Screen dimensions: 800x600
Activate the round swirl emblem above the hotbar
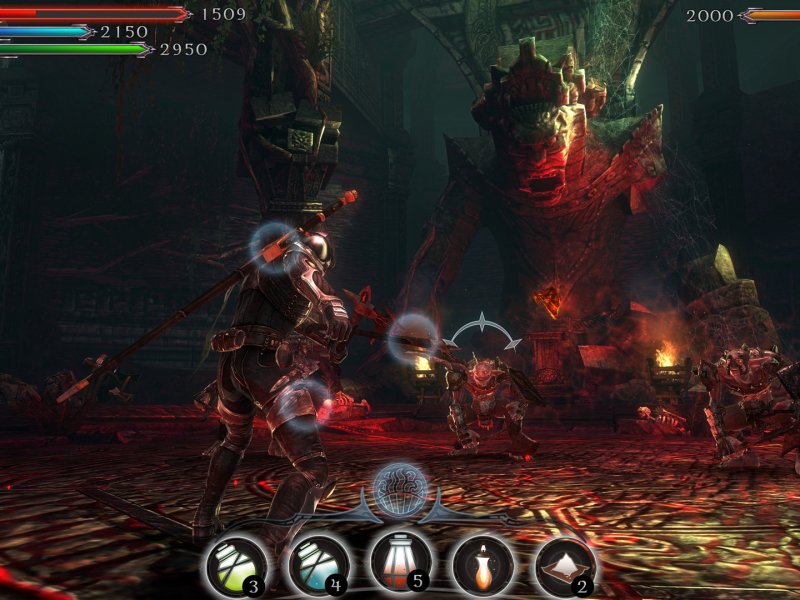pos(400,490)
